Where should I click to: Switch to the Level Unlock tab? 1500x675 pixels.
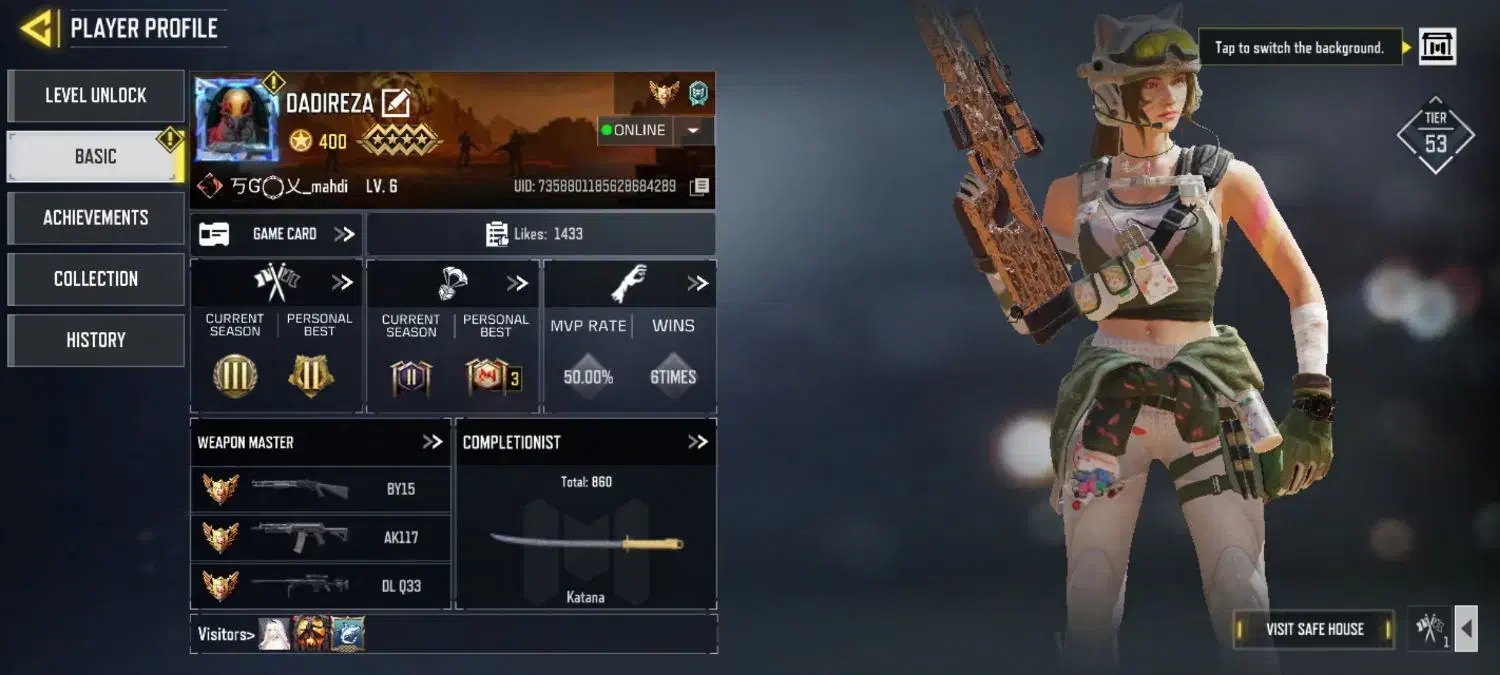(96, 96)
